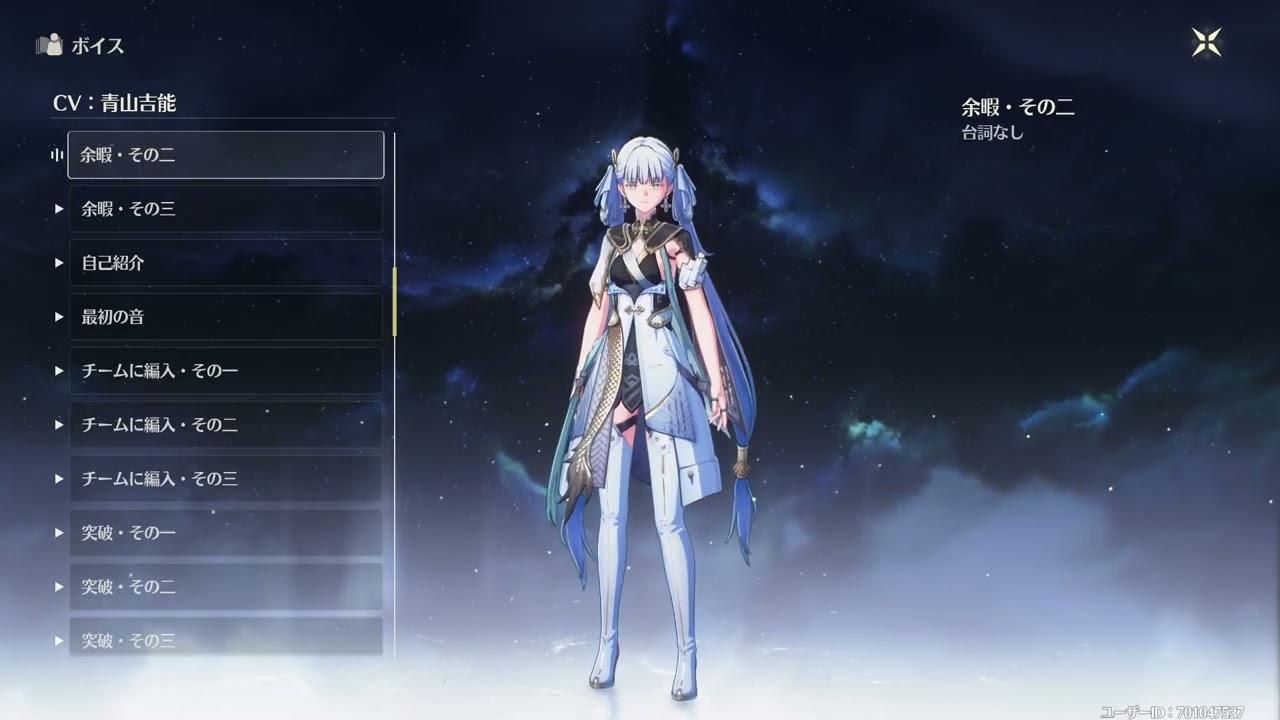
Task: Select the 自己紹介 voice line entry
Action: coord(226,263)
